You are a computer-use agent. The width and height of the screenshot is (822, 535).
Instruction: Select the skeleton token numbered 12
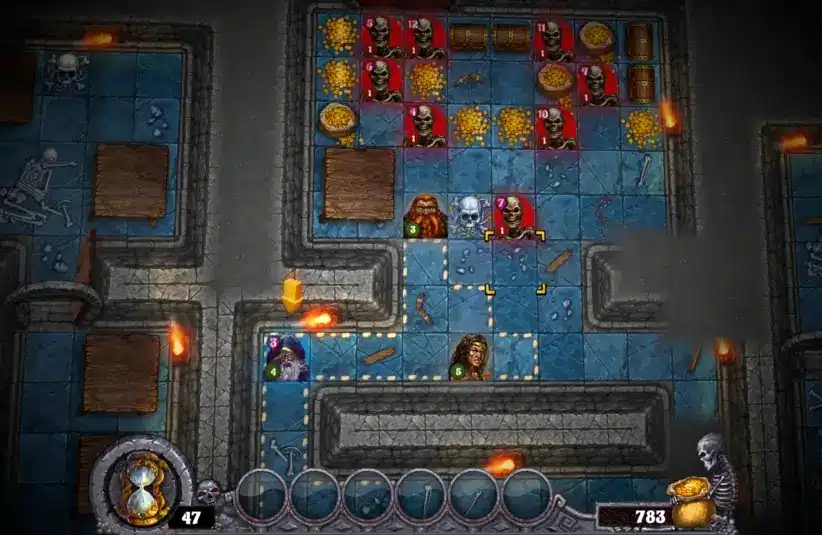pos(426,38)
